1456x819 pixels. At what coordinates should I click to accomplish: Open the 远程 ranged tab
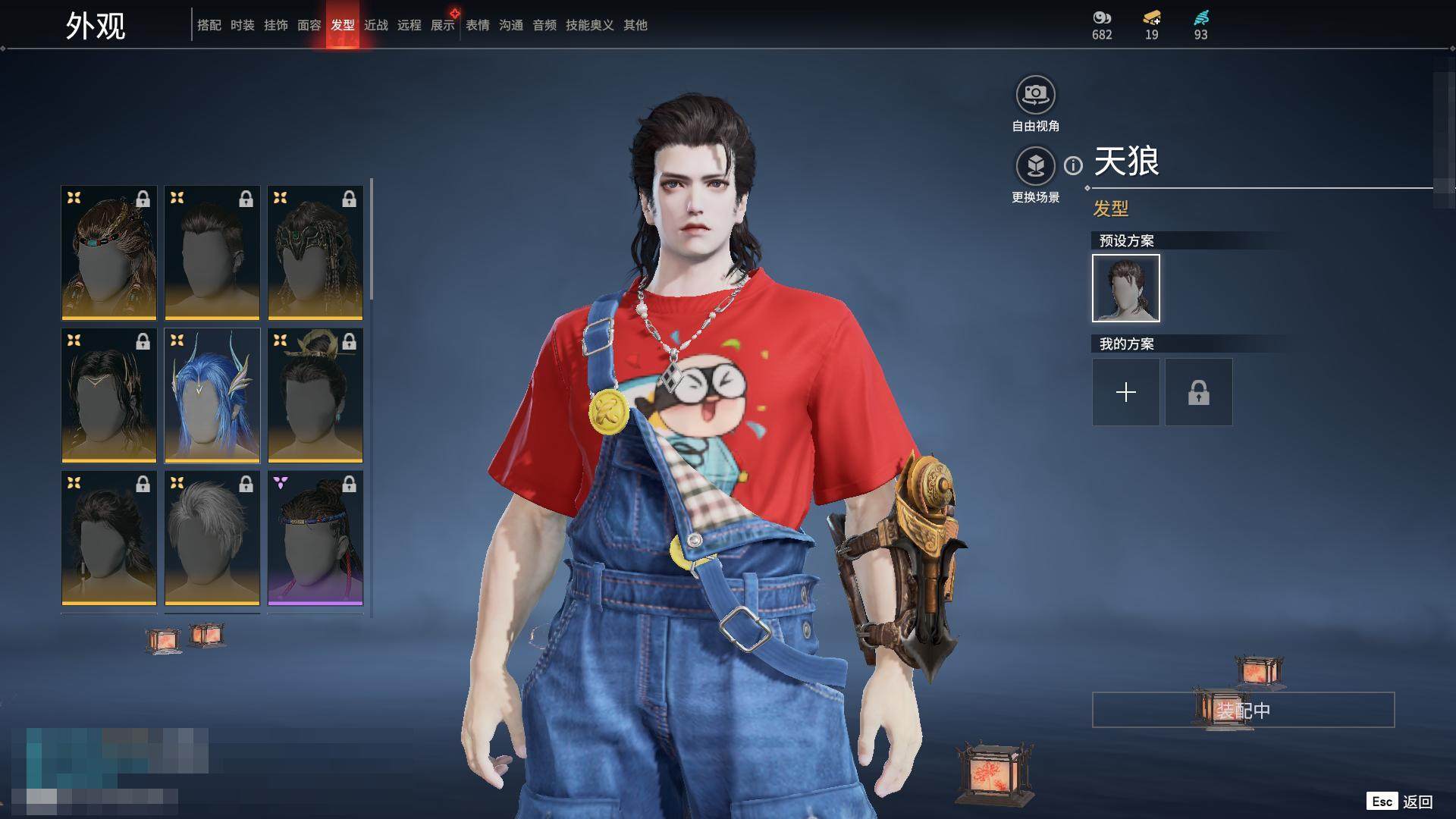(x=409, y=25)
